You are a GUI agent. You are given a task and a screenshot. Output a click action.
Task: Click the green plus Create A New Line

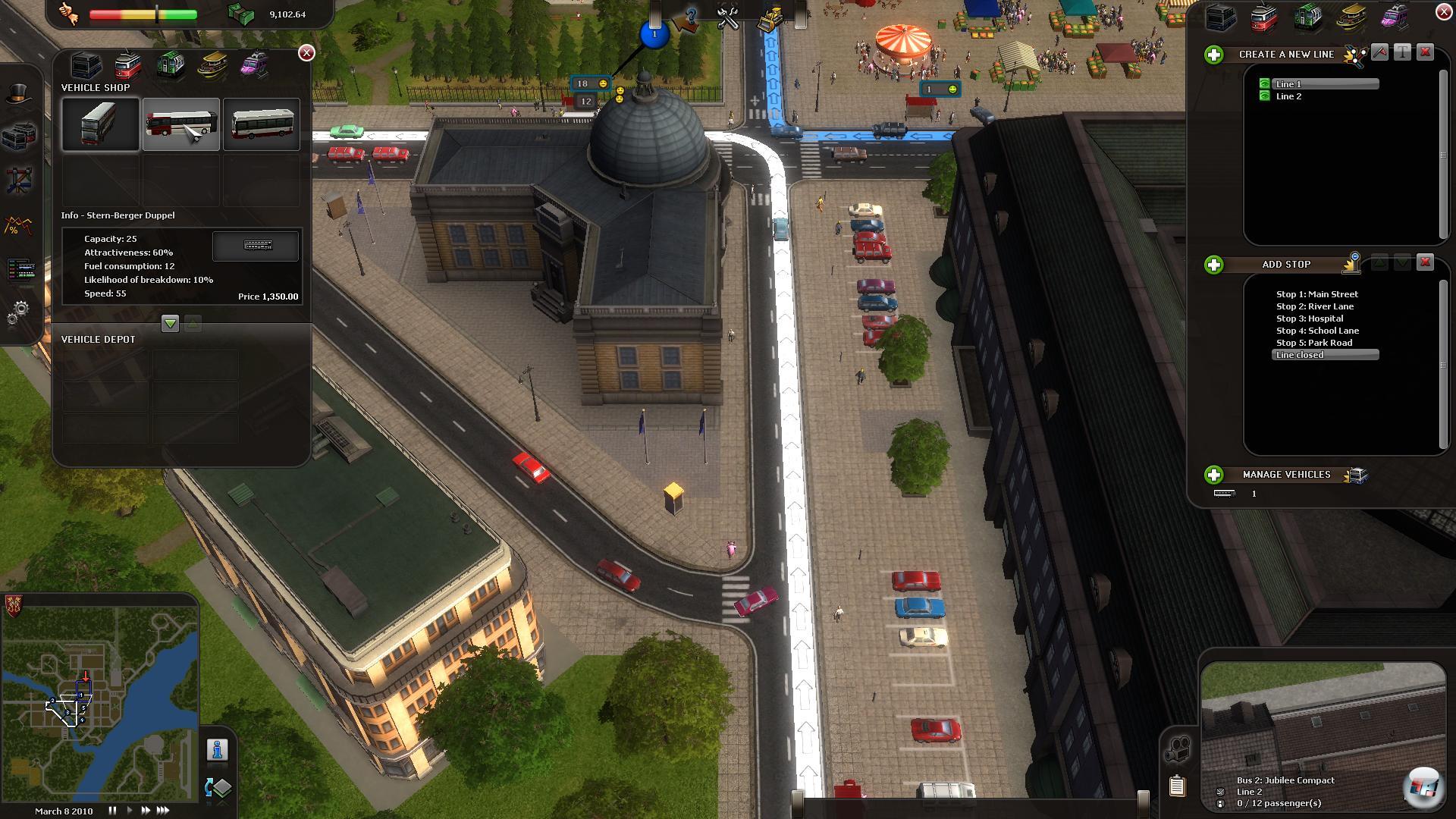pos(1214,55)
